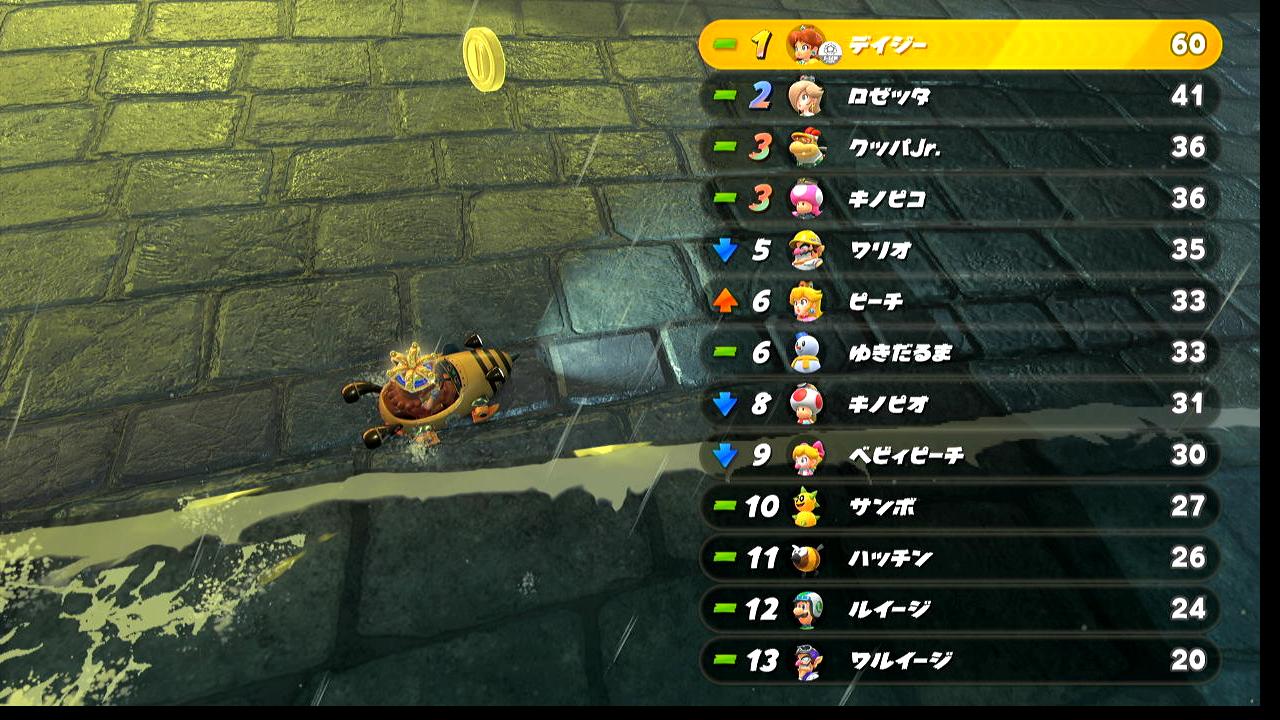Click the キノピオ standings row
The height and width of the screenshot is (720, 1280).
point(960,403)
